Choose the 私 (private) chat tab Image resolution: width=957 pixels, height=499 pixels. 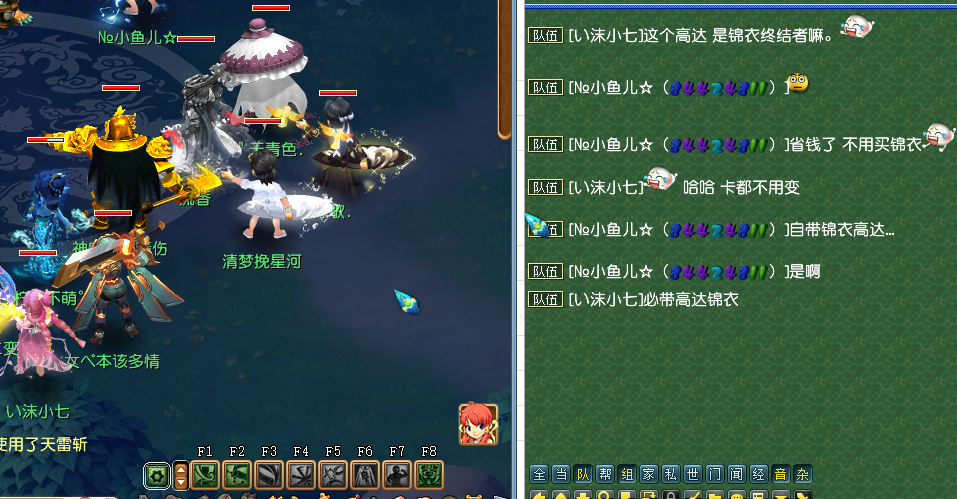671,474
